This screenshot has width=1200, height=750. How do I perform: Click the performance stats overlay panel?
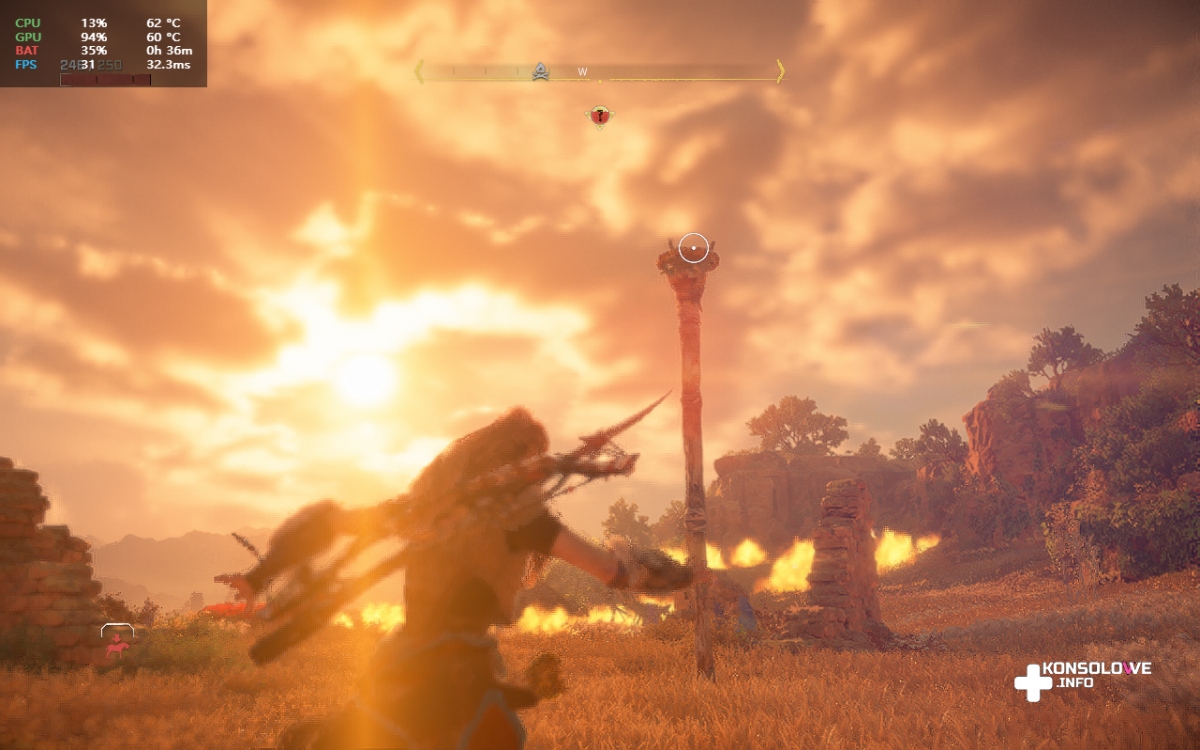point(103,43)
